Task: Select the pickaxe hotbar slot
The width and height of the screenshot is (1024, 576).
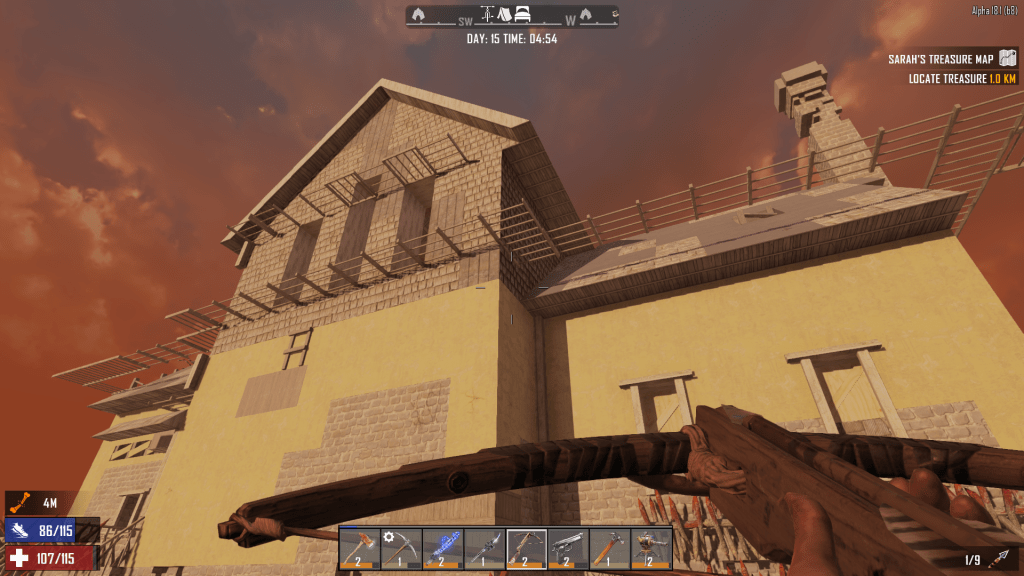Action: [x=401, y=549]
